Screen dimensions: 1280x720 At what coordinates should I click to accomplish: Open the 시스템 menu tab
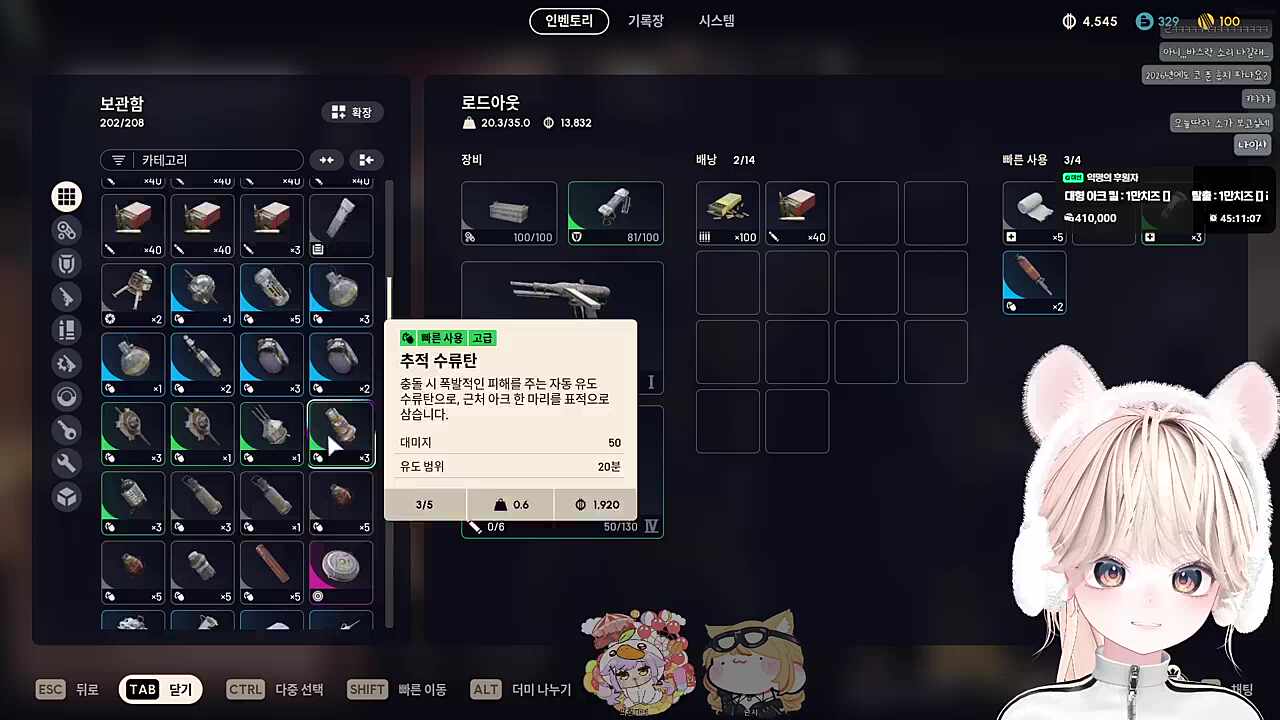715,21
